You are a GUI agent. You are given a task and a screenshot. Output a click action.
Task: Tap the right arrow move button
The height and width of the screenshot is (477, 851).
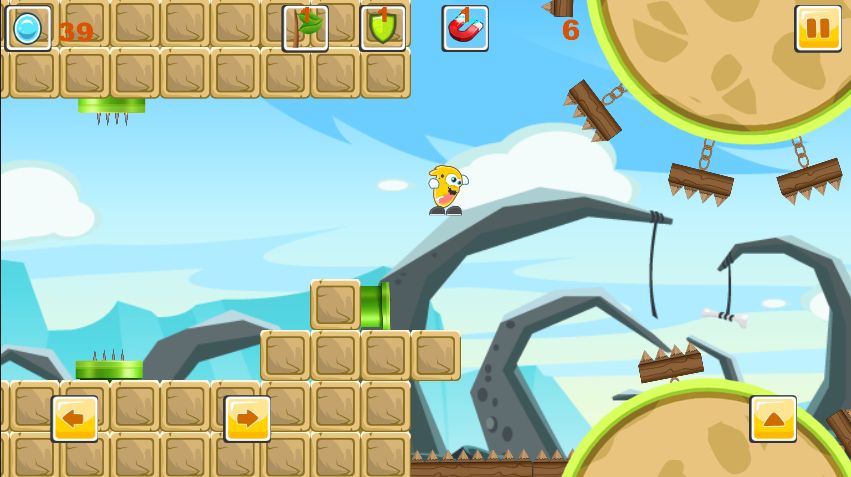(x=247, y=418)
